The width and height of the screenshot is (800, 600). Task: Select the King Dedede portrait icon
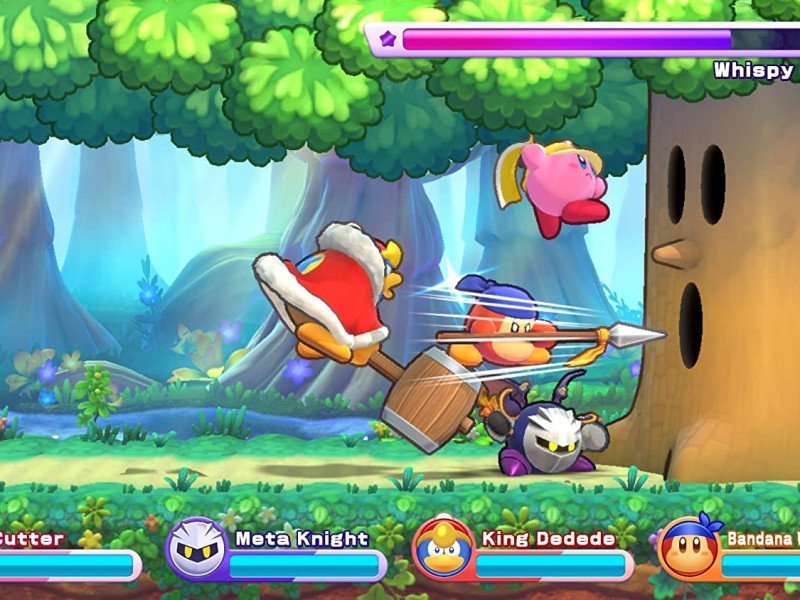coord(441,548)
